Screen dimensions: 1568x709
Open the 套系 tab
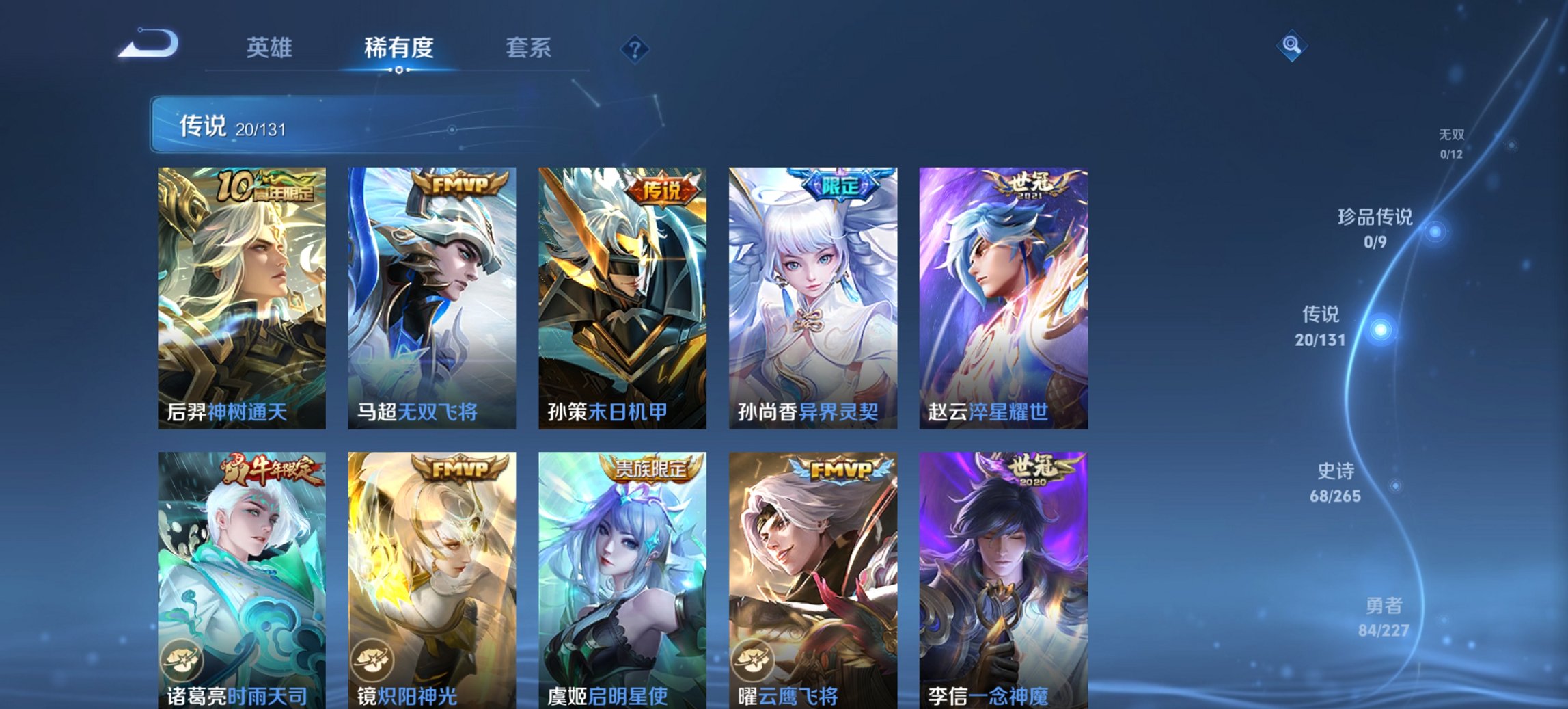[x=529, y=46]
